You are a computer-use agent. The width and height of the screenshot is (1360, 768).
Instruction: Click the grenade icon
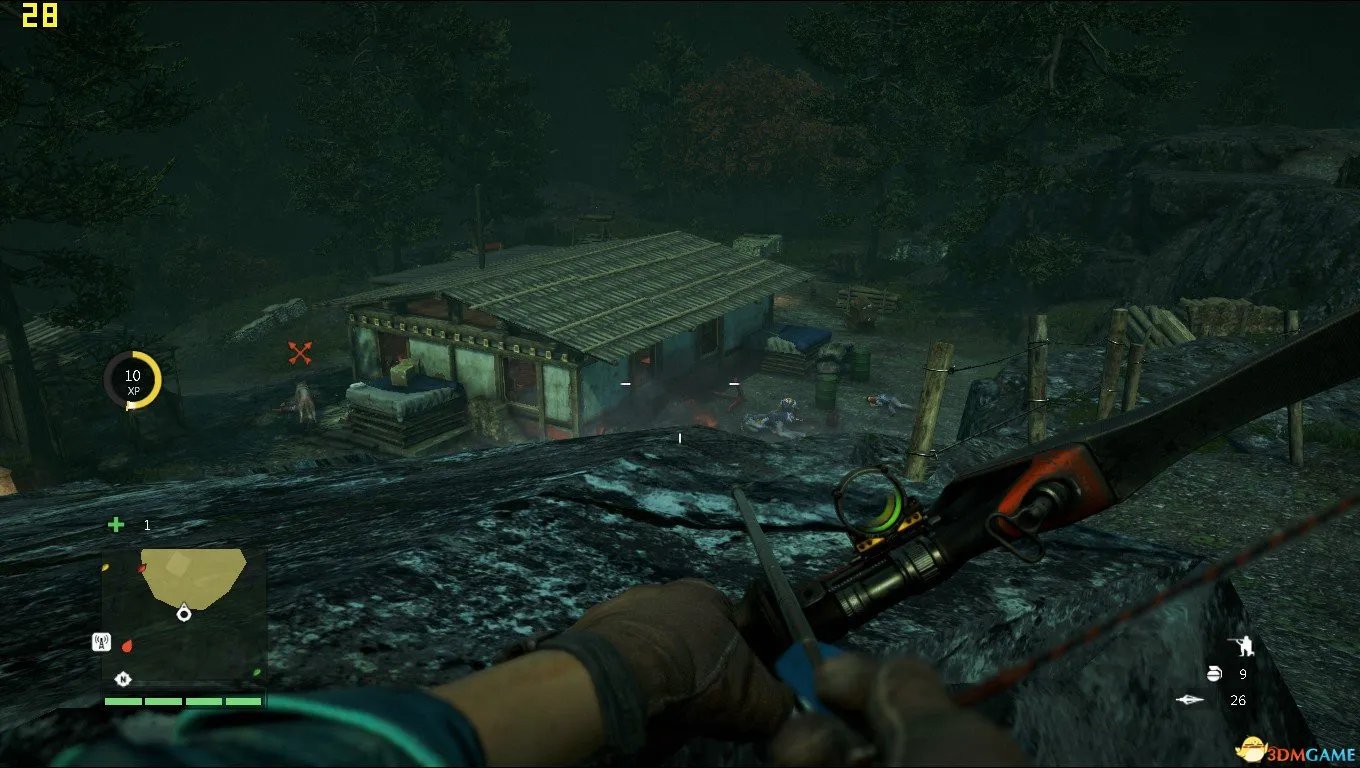pyautogui.click(x=1214, y=674)
